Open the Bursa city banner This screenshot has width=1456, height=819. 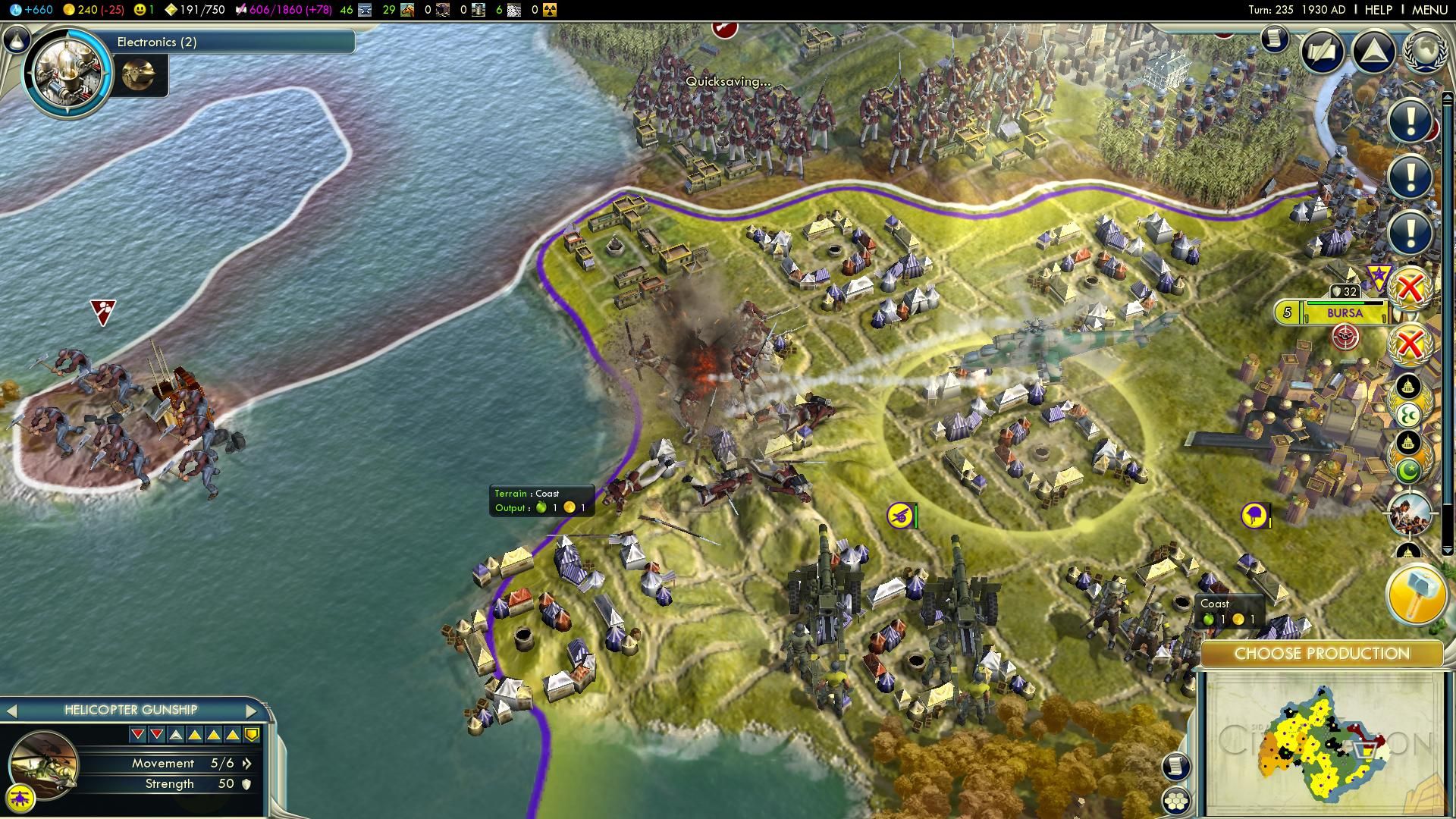pos(1344,312)
